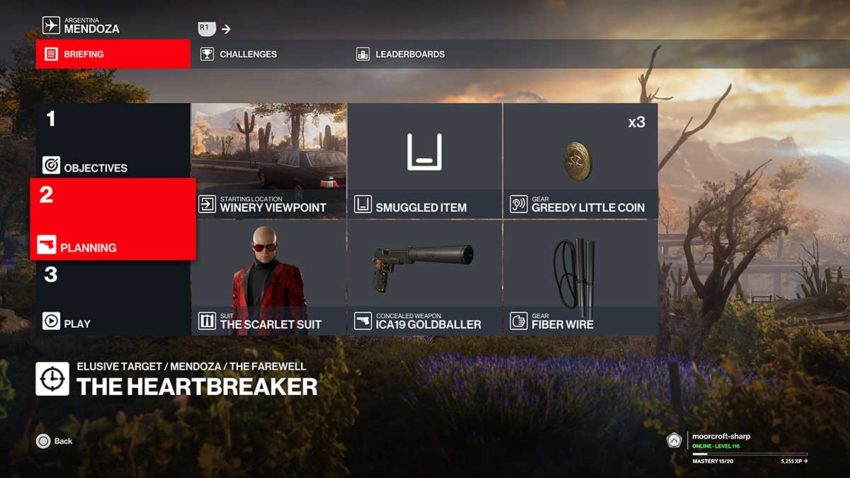The height and width of the screenshot is (478, 850).
Task: Pick the ICA19 Goldballer concealed weapon slot
Action: (x=424, y=277)
